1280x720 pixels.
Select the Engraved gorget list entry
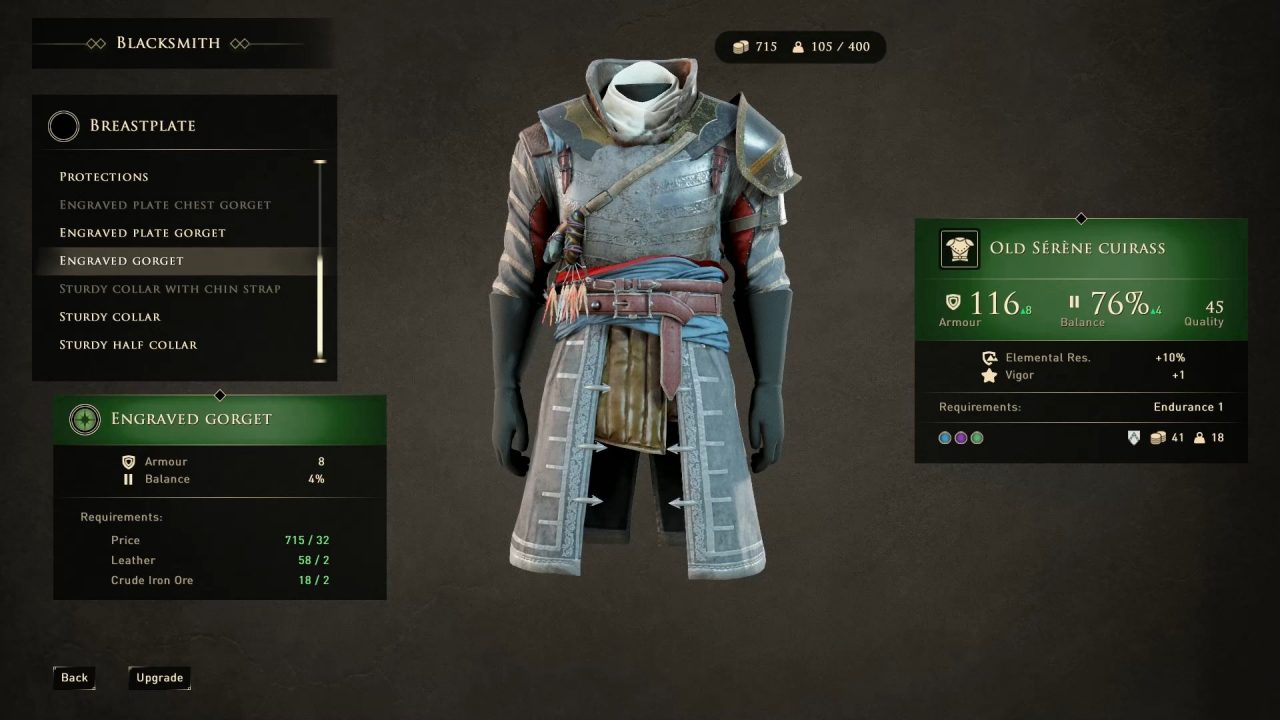click(x=121, y=261)
